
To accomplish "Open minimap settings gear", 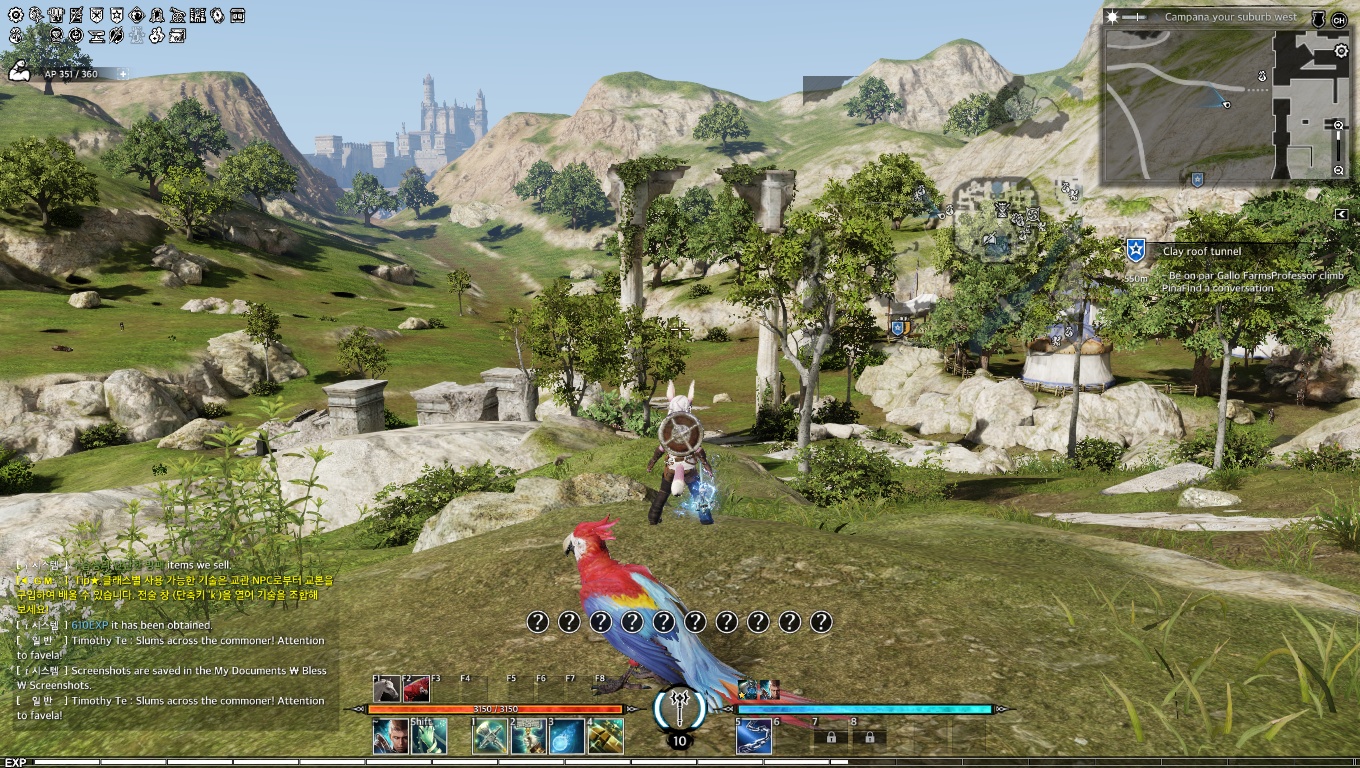I will tap(1341, 52).
